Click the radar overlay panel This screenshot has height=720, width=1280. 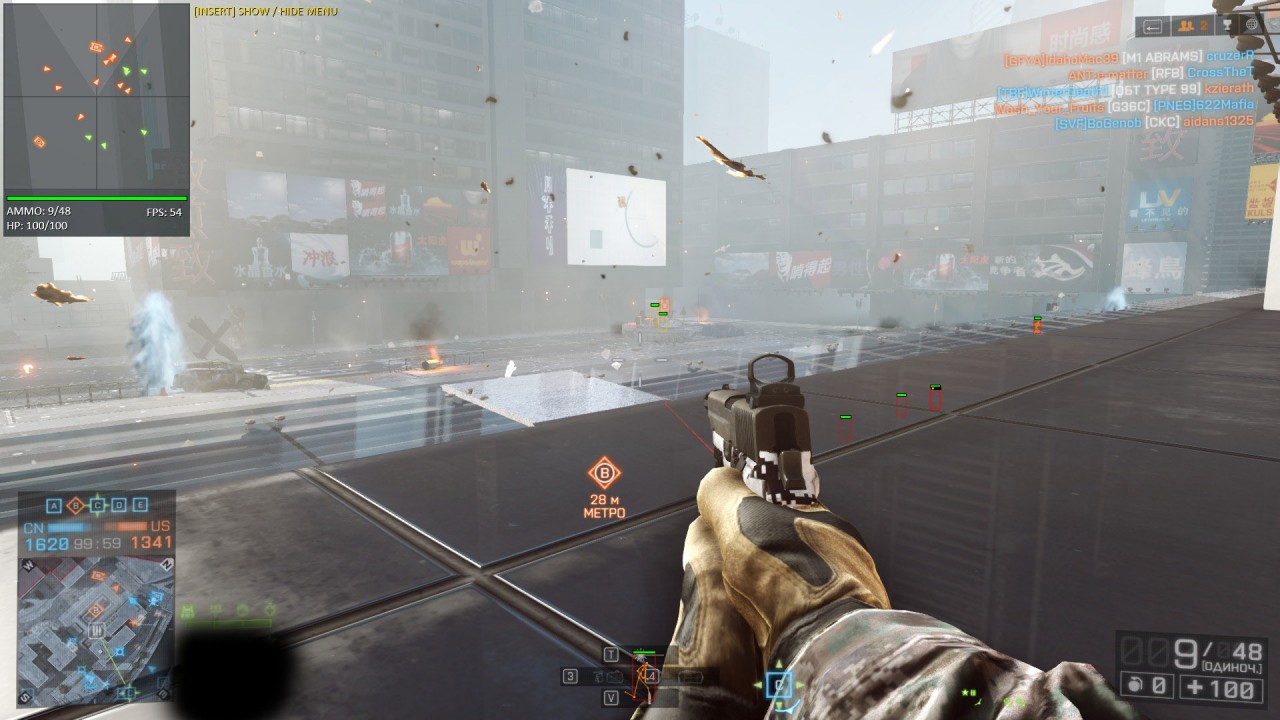point(96,98)
